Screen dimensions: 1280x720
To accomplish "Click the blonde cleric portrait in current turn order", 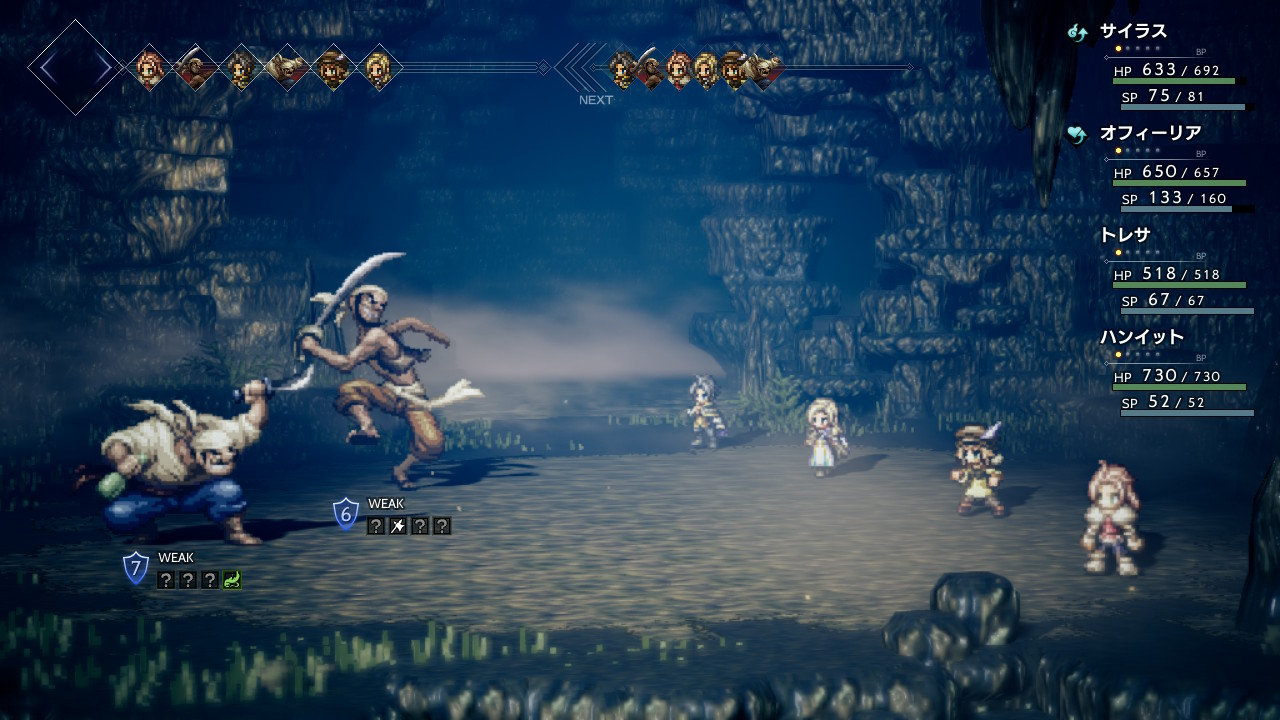I will [x=378, y=68].
